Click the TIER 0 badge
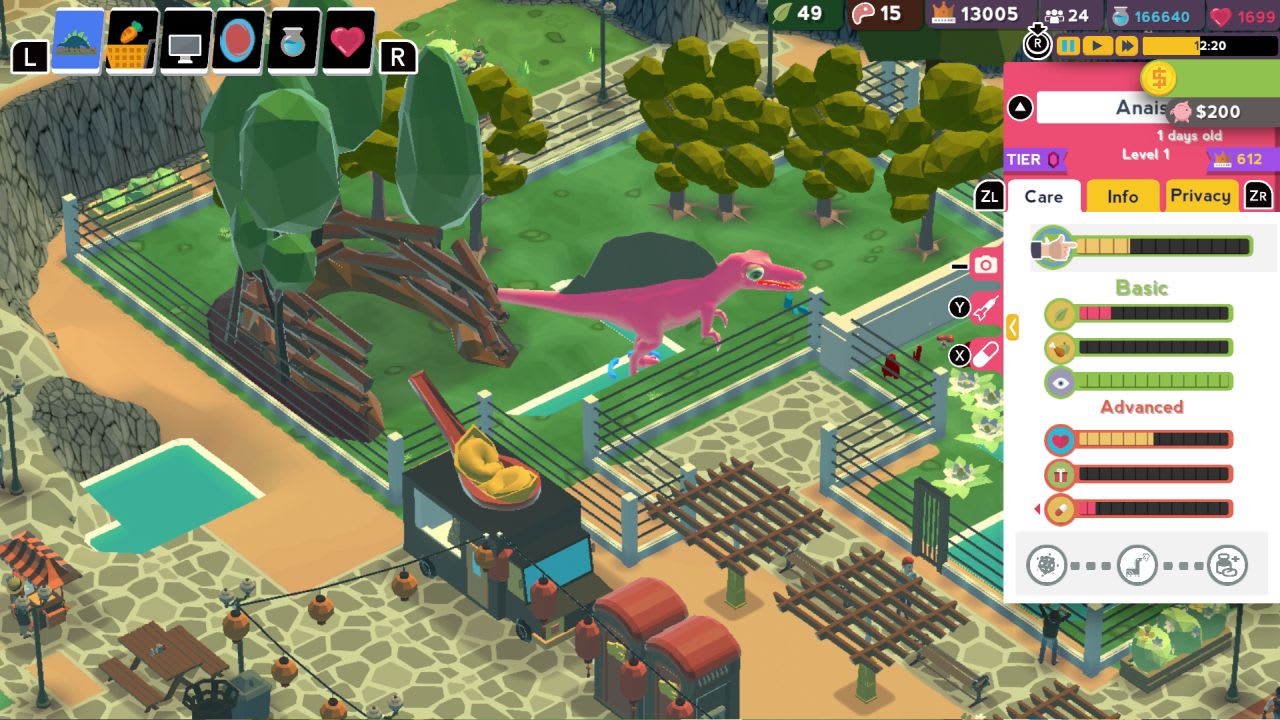Viewport: 1280px width, 720px height. pyautogui.click(x=1034, y=160)
